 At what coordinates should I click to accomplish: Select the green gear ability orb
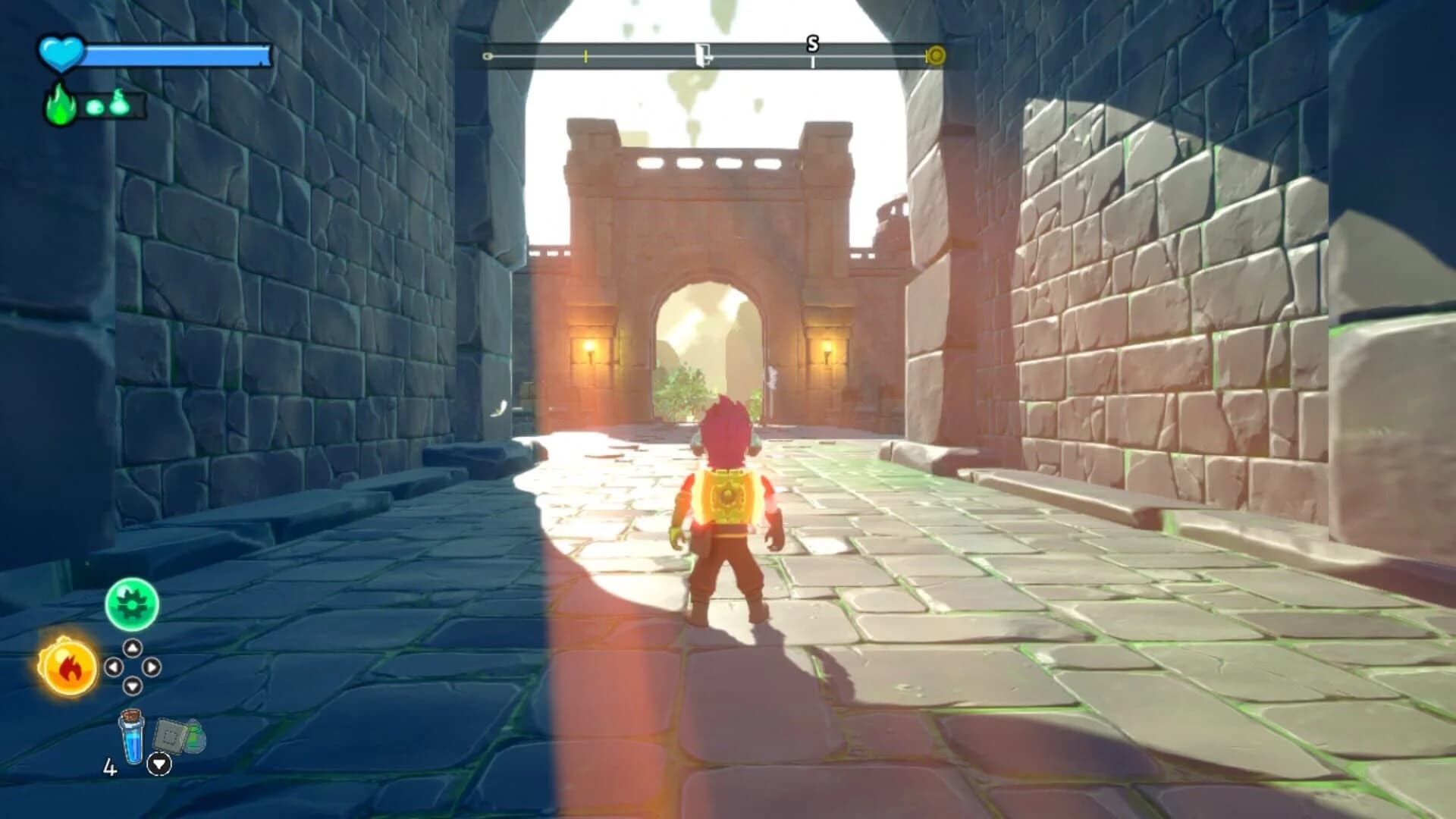pos(132,604)
